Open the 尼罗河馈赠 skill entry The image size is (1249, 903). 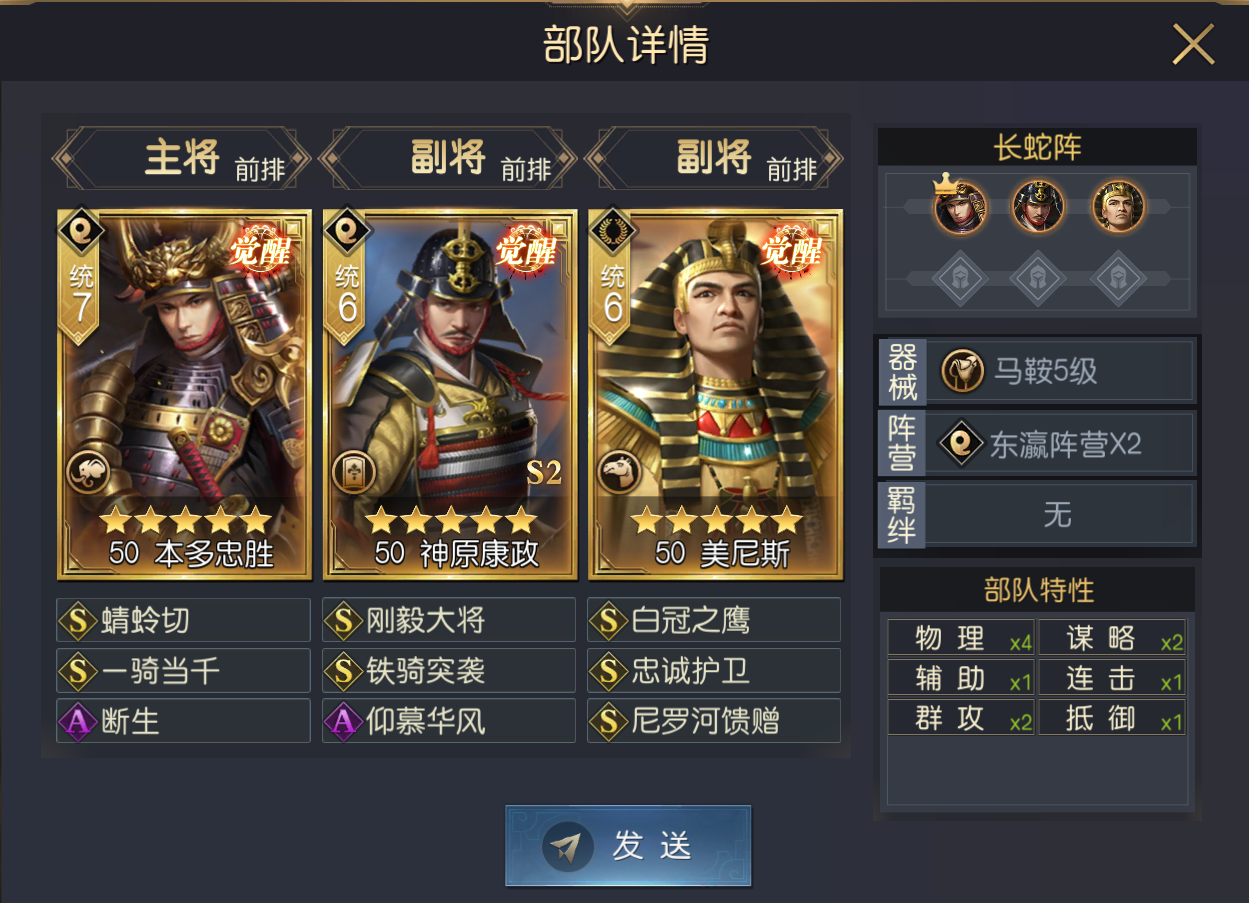click(714, 720)
